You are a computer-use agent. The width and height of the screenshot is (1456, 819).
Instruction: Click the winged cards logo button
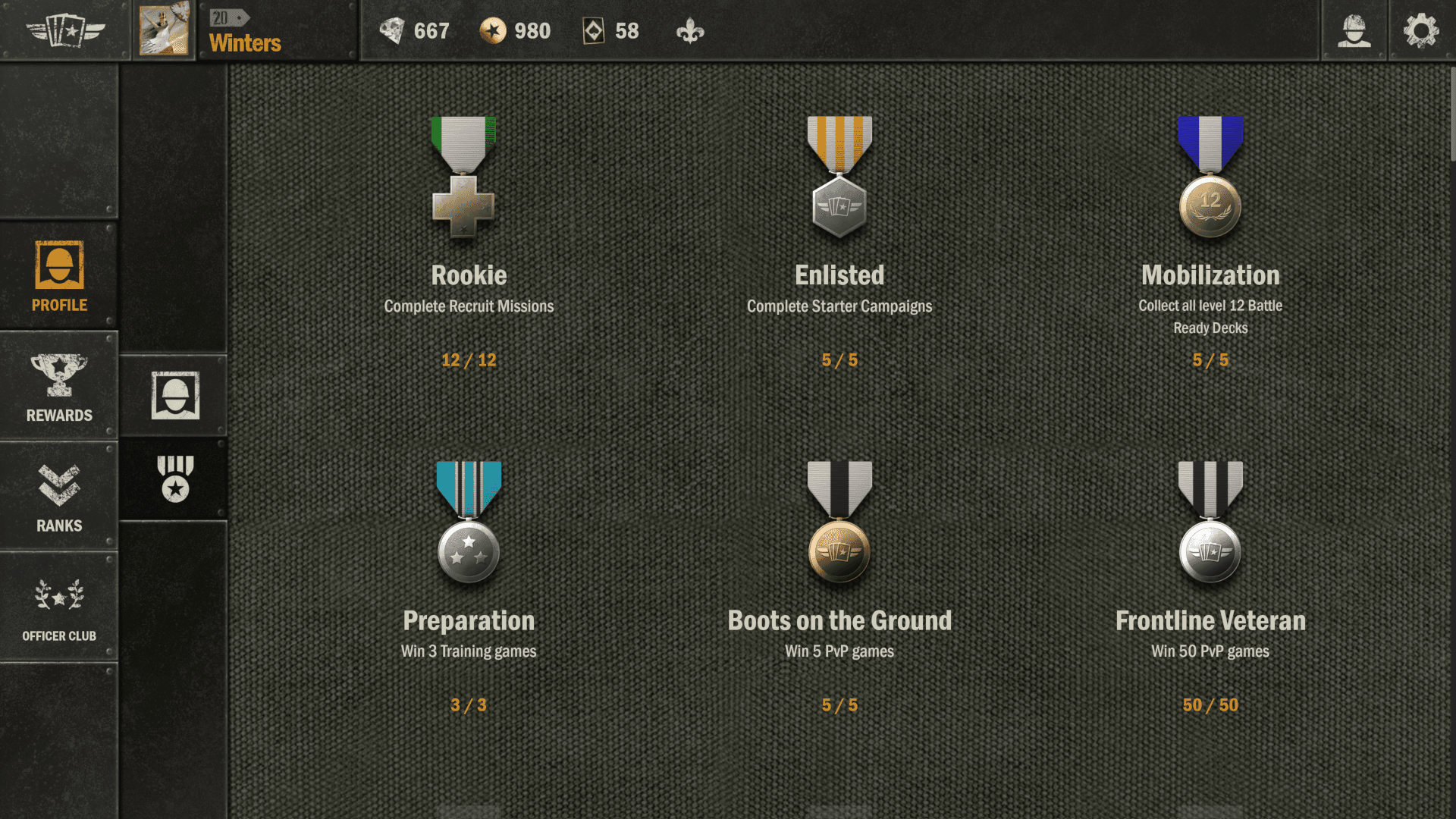pos(65,31)
